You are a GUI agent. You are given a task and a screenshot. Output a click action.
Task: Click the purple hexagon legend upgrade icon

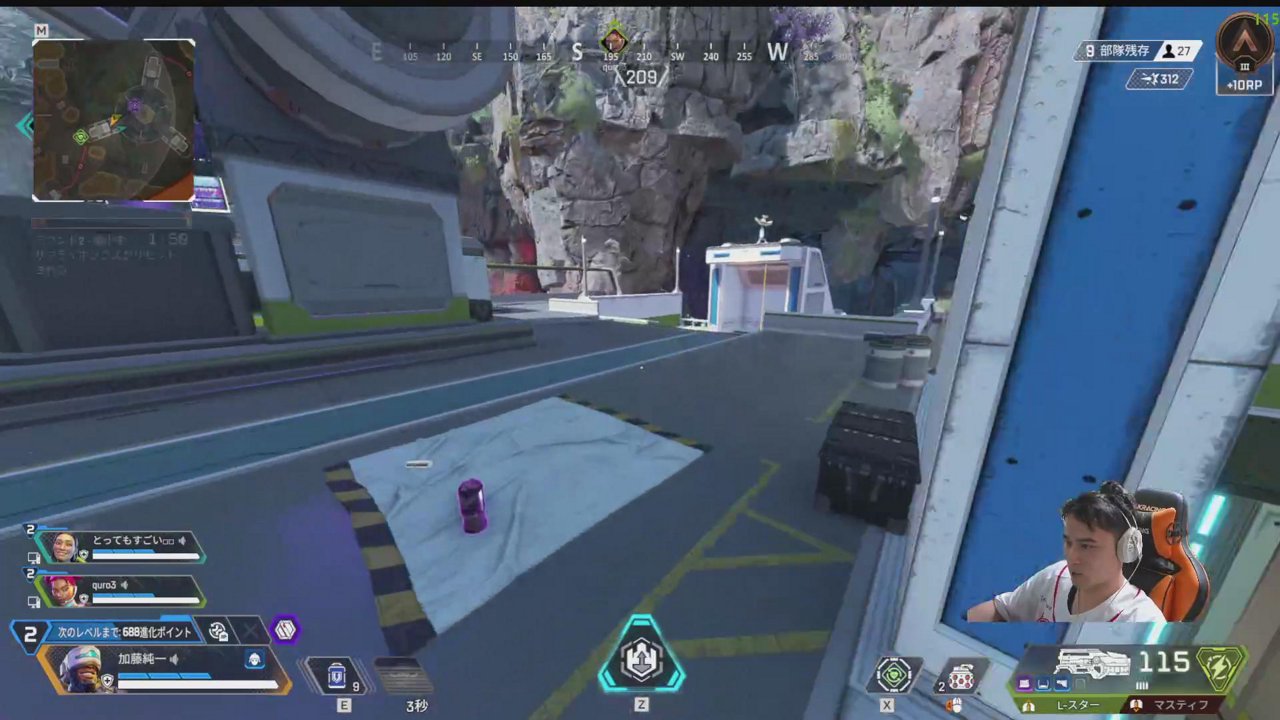coord(285,630)
